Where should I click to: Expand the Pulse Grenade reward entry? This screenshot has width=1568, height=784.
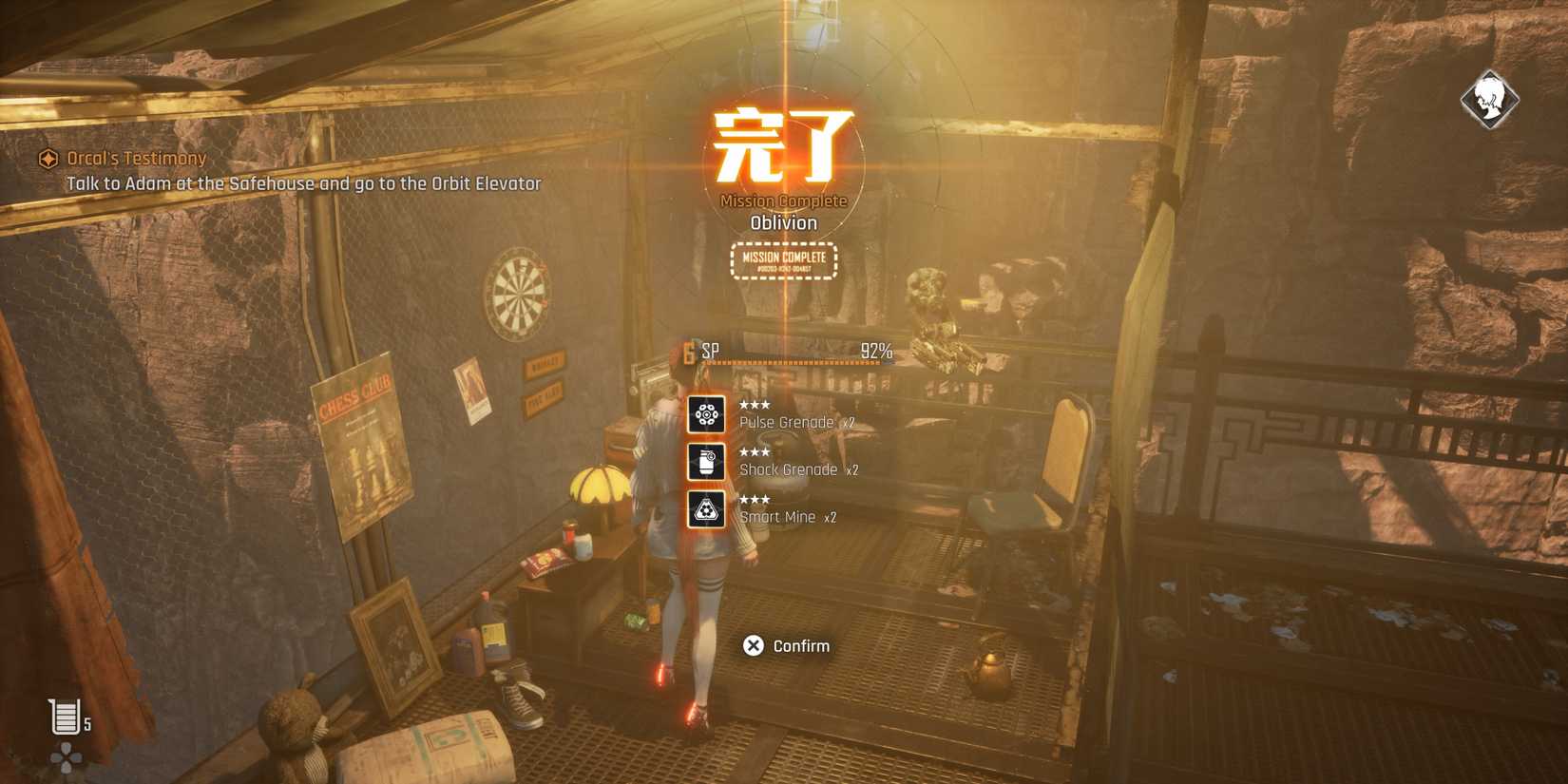tap(795, 421)
